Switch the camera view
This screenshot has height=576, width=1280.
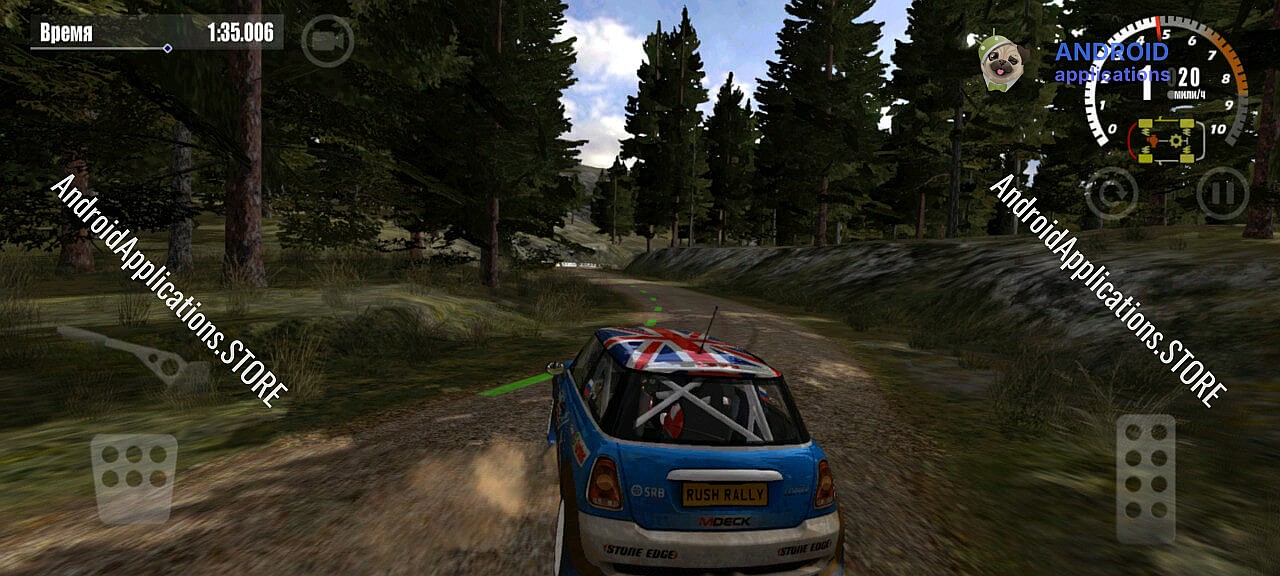pos(327,42)
